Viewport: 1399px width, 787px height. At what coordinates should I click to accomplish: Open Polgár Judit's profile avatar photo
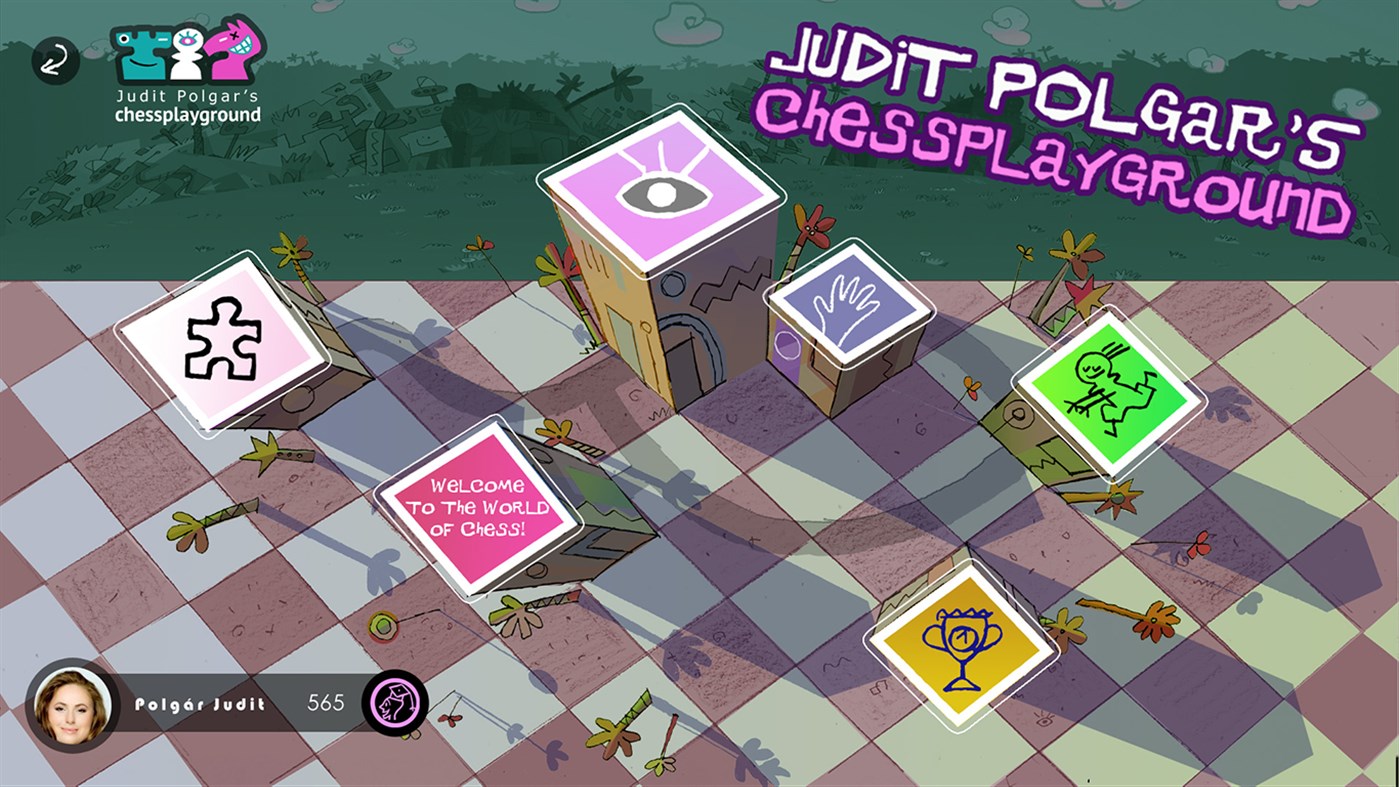pyautogui.click(x=70, y=703)
